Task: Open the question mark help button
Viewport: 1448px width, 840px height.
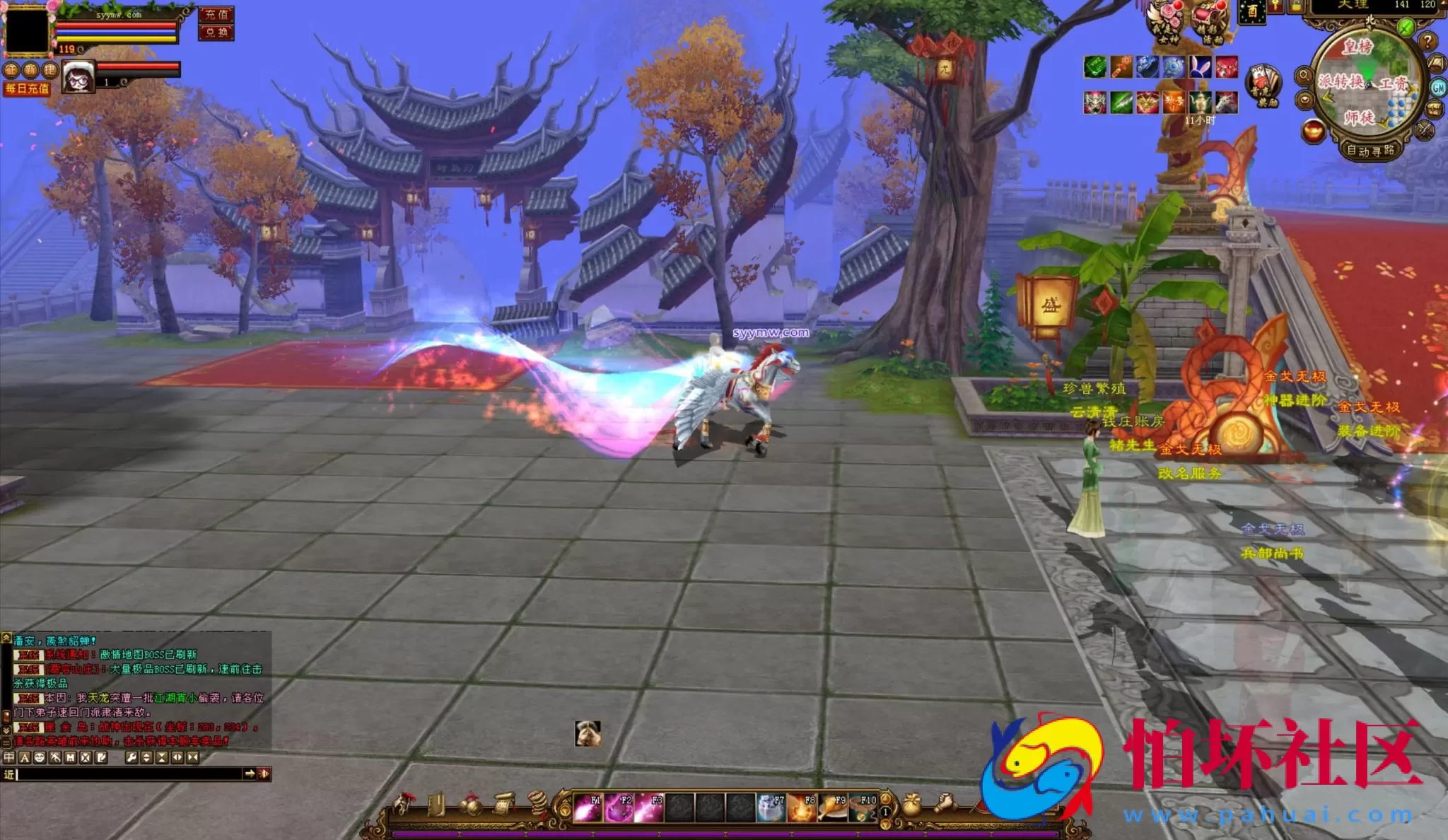Action: (x=1427, y=42)
